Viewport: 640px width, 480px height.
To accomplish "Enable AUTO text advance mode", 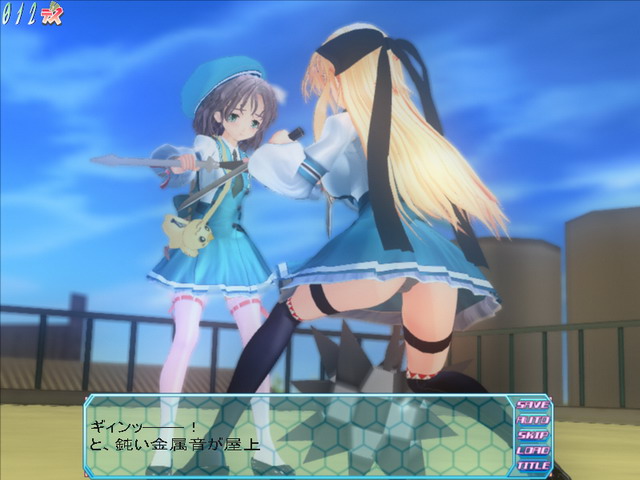I will (x=533, y=420).
